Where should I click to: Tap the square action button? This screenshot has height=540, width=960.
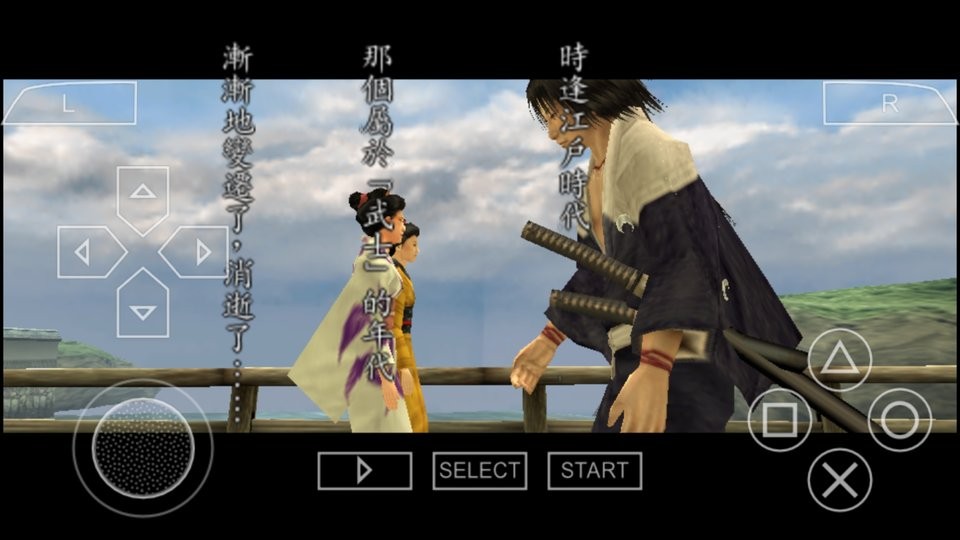(780, 420)
